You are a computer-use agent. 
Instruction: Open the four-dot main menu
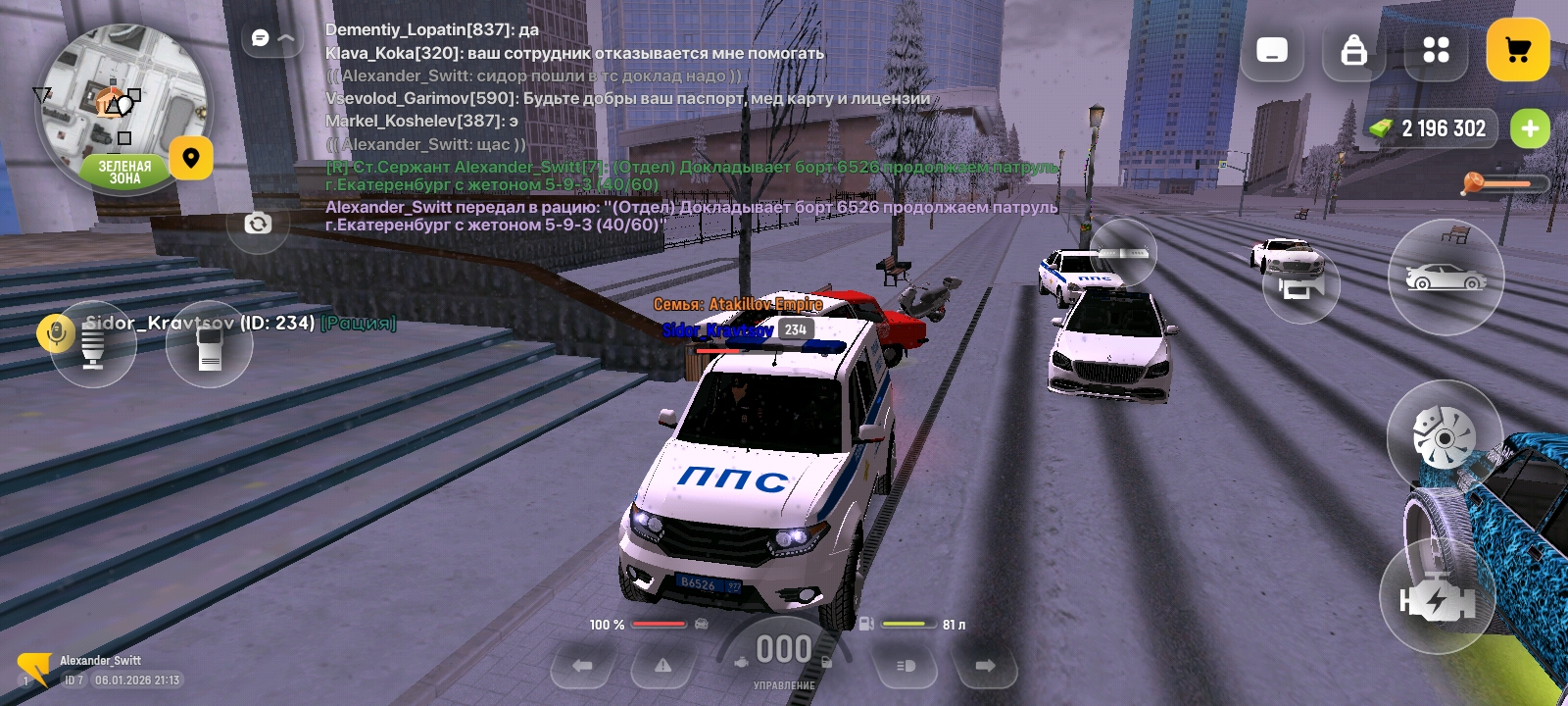1436,50
